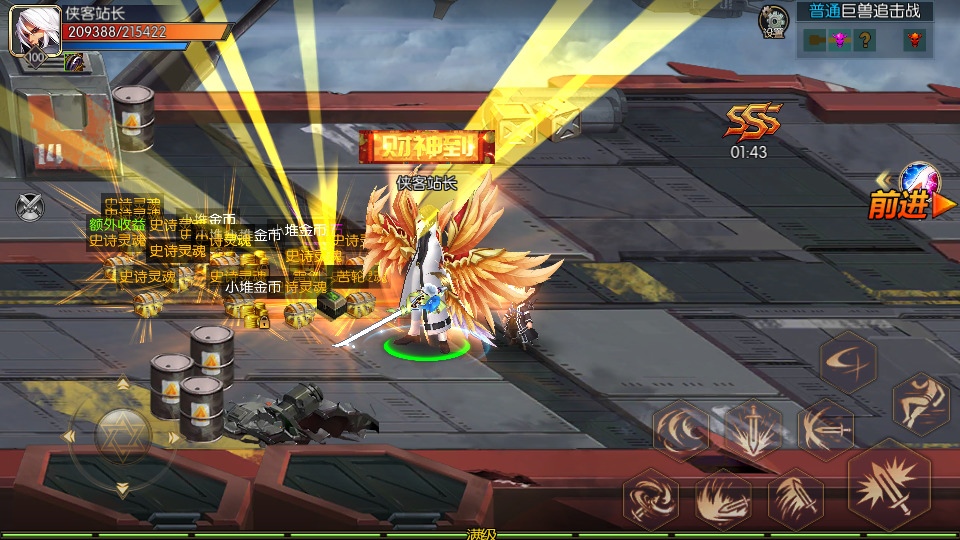Use the multi-slash claw sword skill
The image size is (960, 540).
coord(796,497)
